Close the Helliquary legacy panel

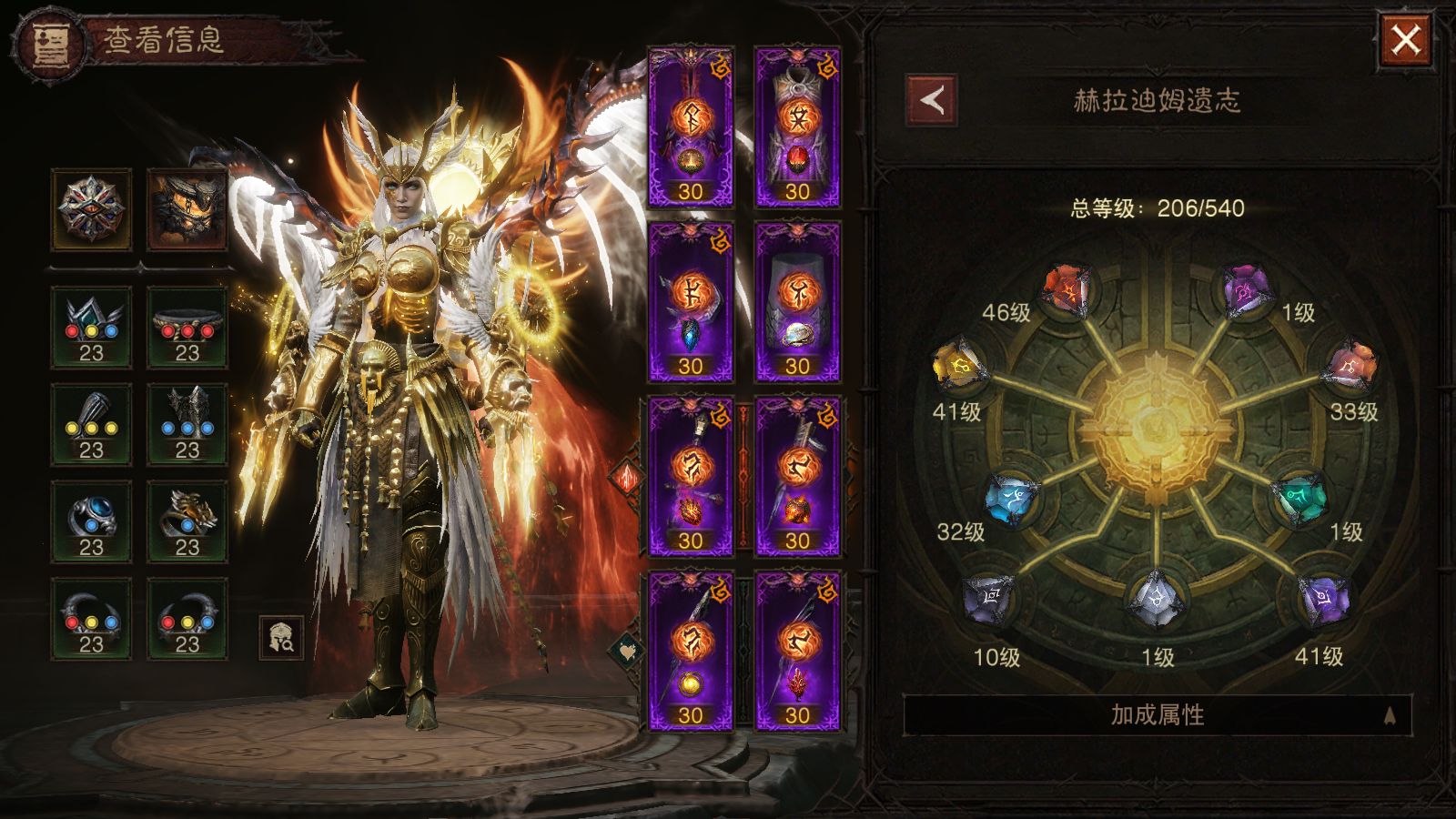click(x=1406, y=40)
